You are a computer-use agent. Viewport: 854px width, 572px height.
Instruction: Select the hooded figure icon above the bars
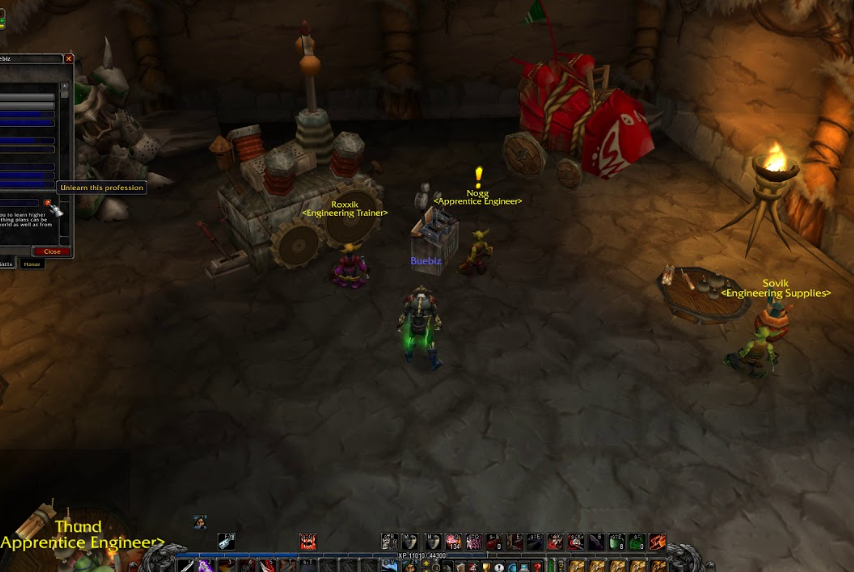pyautogui.click(x=200, y=522)
